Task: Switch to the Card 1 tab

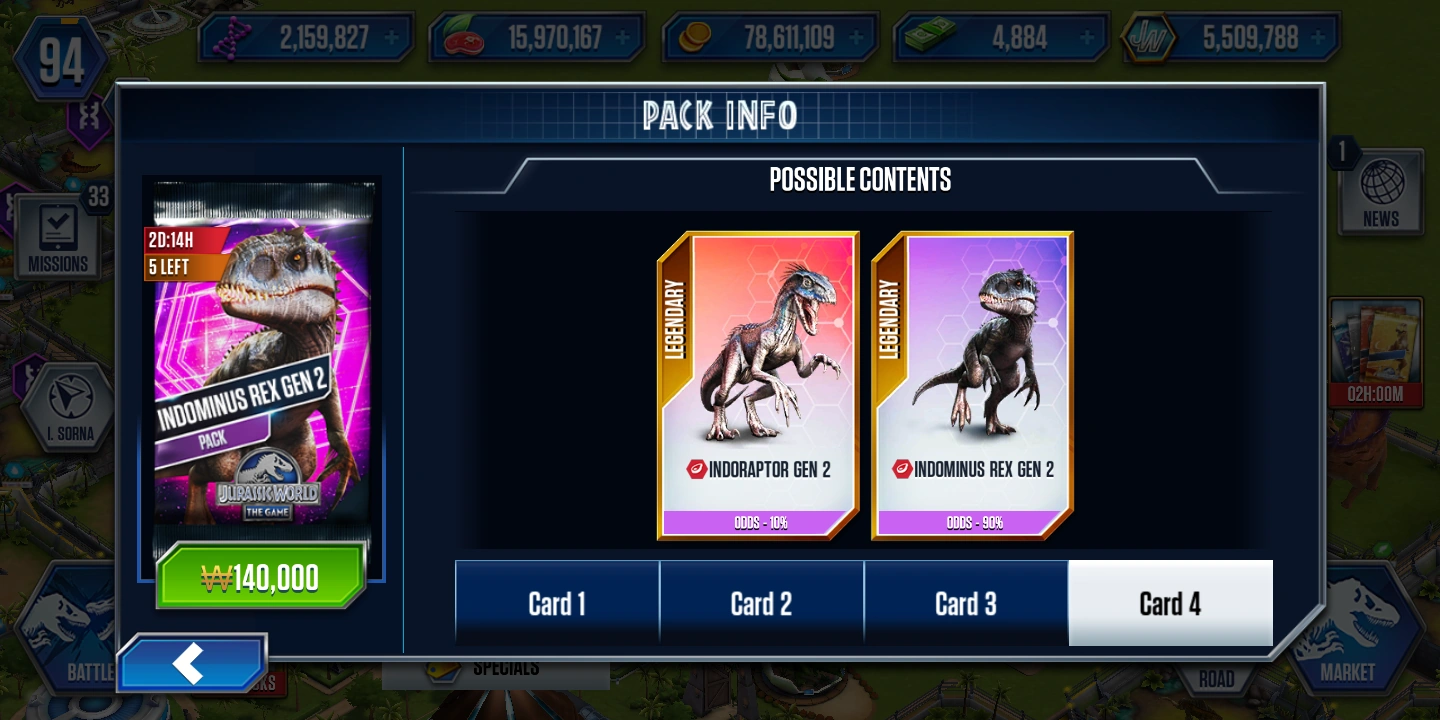Action: tap(556, 603)
